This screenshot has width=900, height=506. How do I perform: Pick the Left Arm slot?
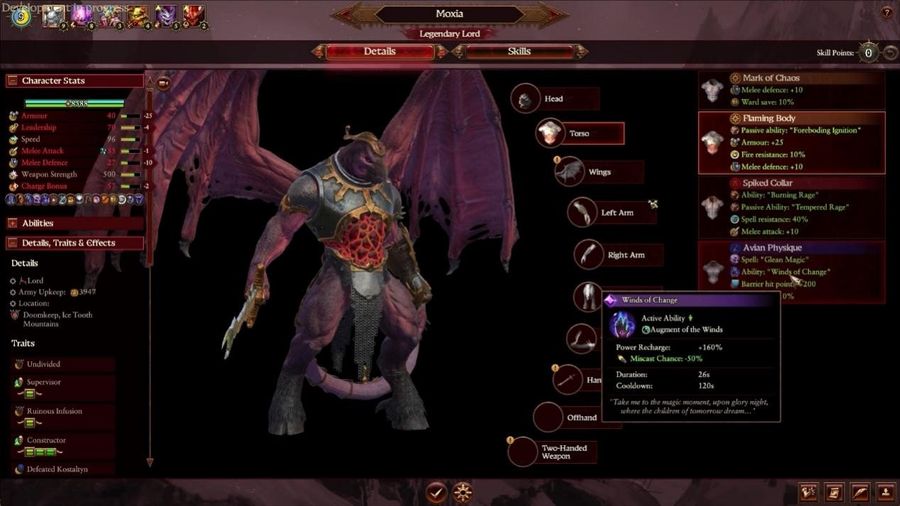point(584,212)
